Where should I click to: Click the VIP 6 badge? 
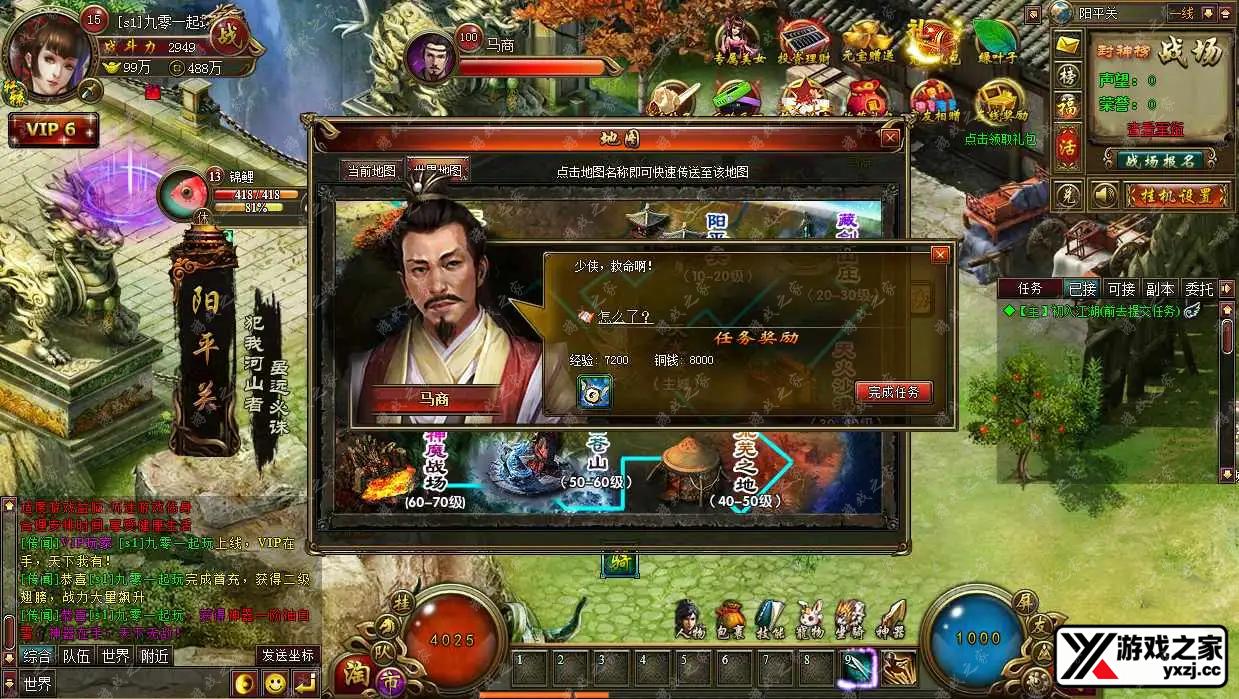(x=53, y=130)
